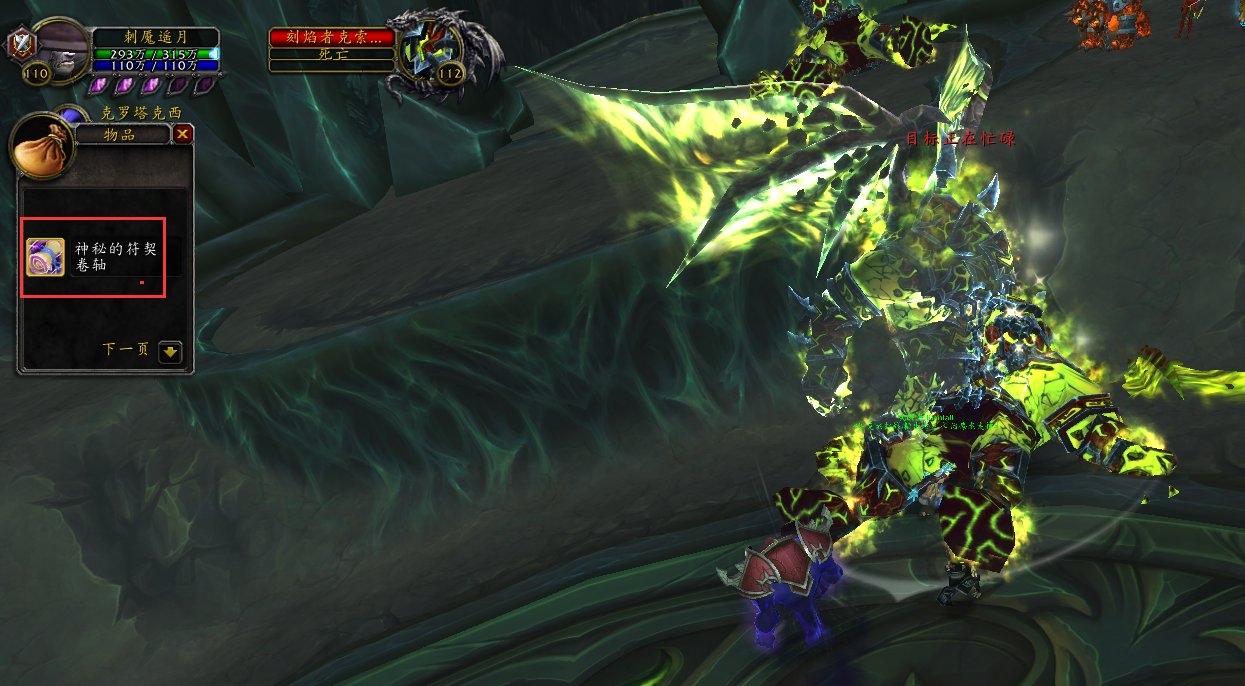This screenshot has height=686, width=1245.
Task: Loot the 神秘的符契卷轴 scroll item
Action: pos(46,257)
